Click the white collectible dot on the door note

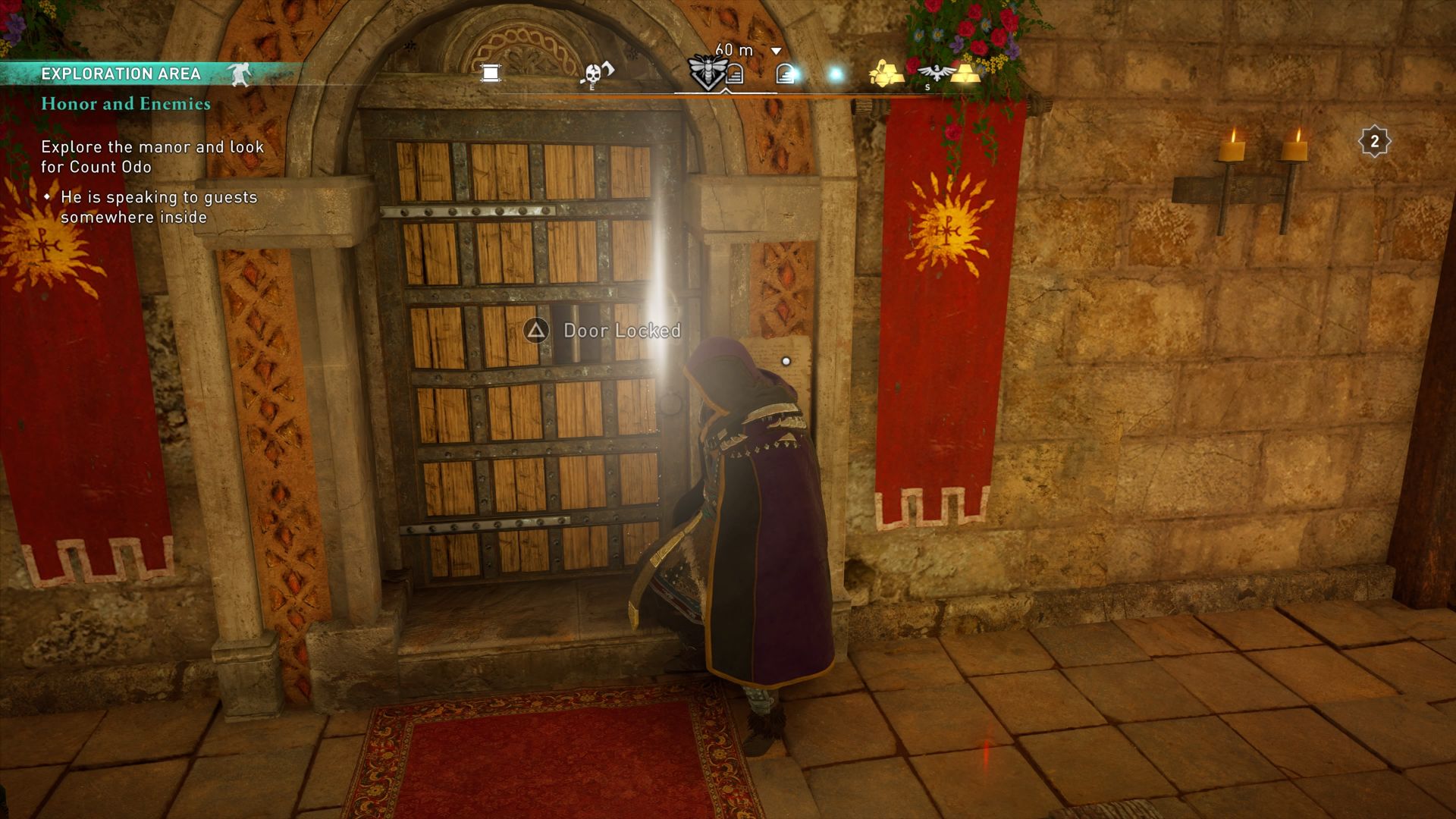tap(786, 362)
